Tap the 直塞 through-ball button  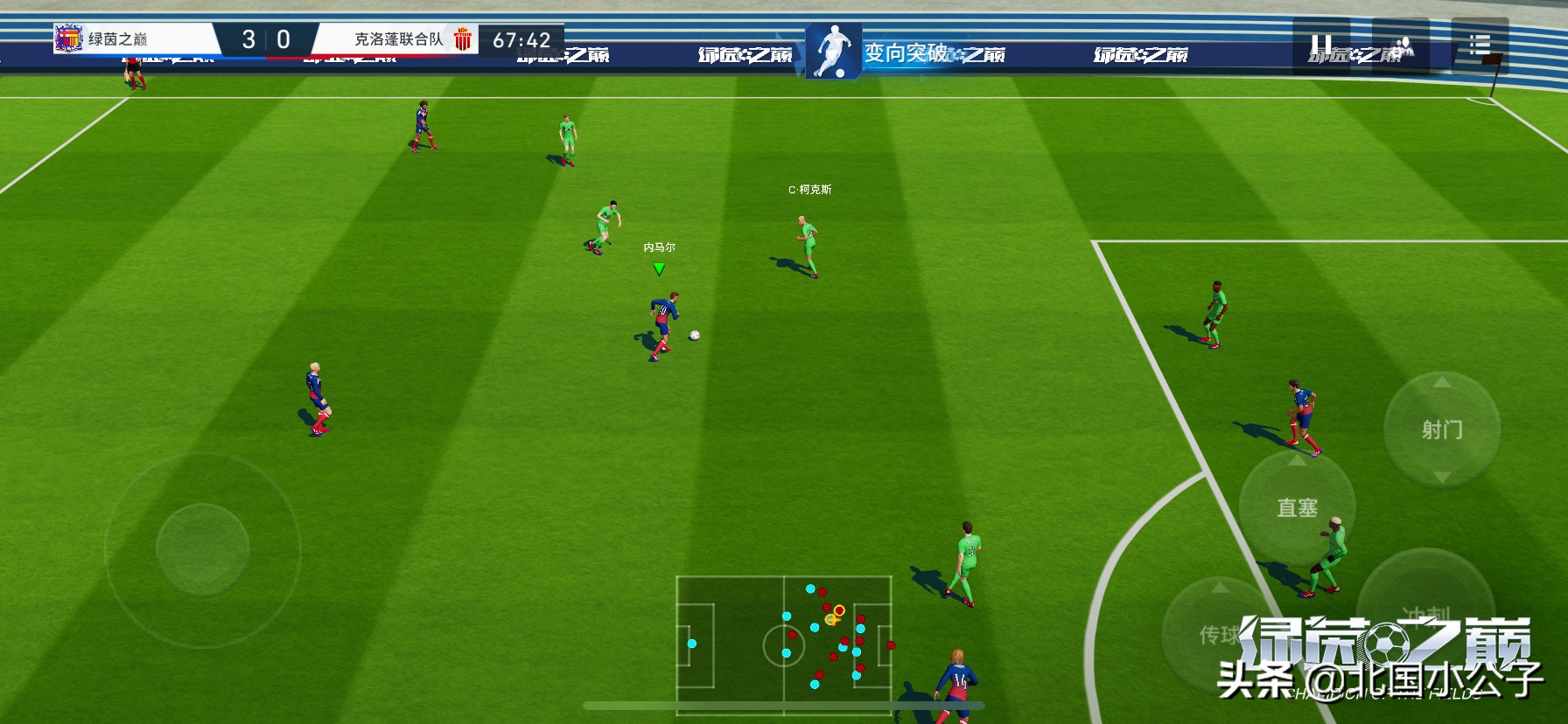pyautogui.click(x=1297, y=508)
